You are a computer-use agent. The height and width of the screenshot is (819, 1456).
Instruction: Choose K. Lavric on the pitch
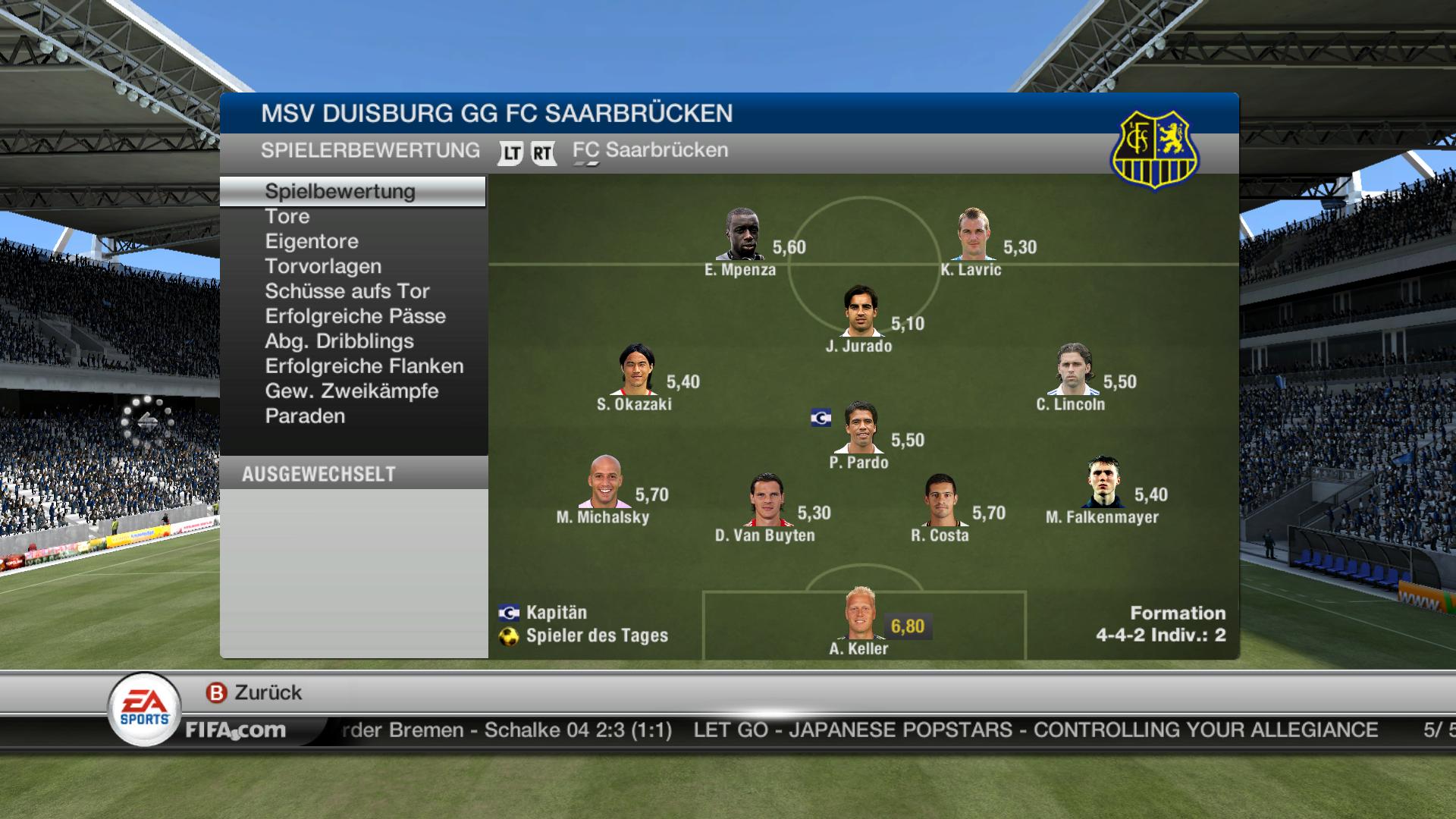coord(972,235)
